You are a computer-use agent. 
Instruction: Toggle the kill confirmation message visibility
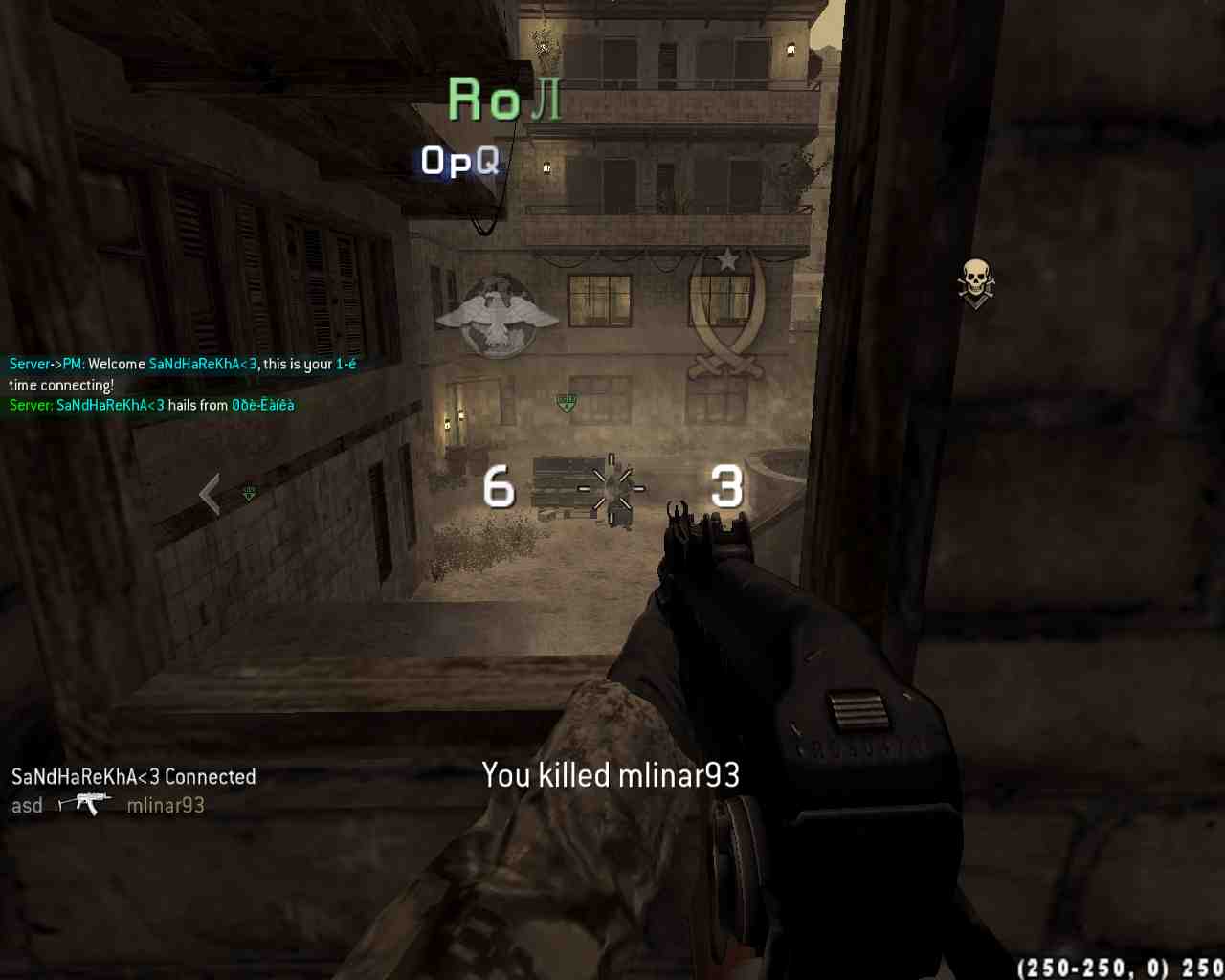pos(612,774)
